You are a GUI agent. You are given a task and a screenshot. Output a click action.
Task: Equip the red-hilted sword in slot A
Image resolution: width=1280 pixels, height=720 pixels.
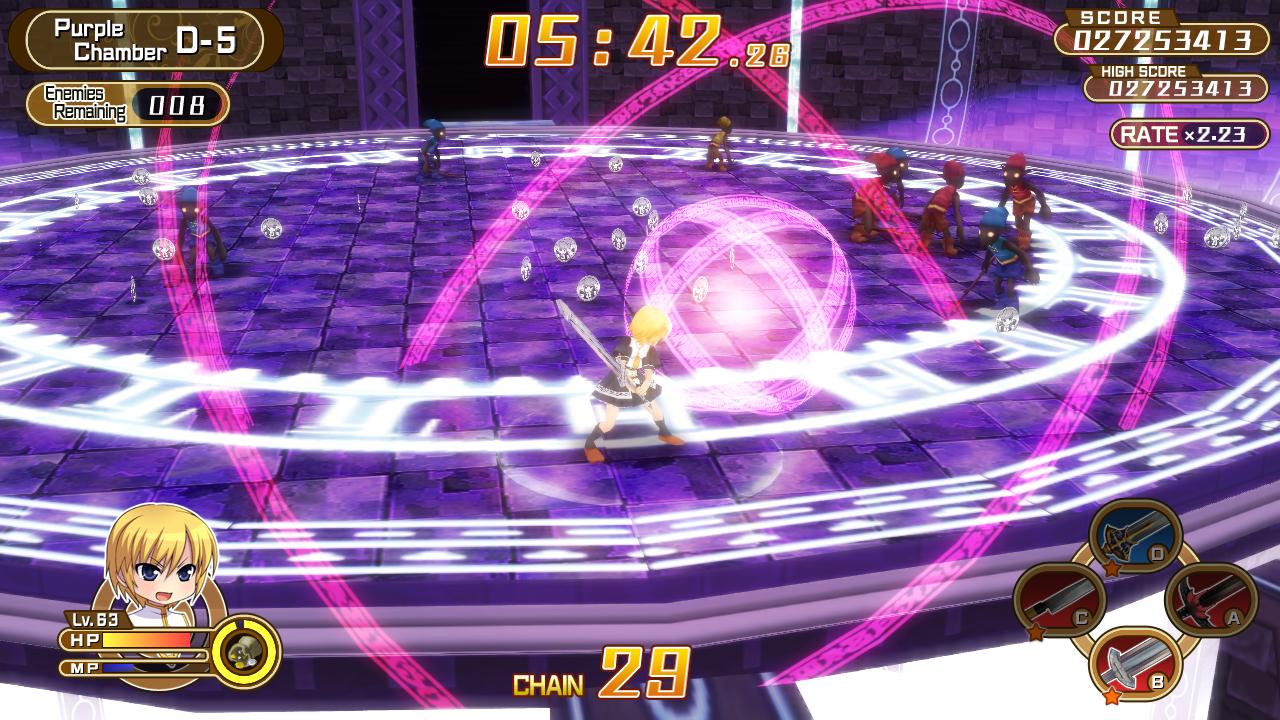[x=1211, y=600]
